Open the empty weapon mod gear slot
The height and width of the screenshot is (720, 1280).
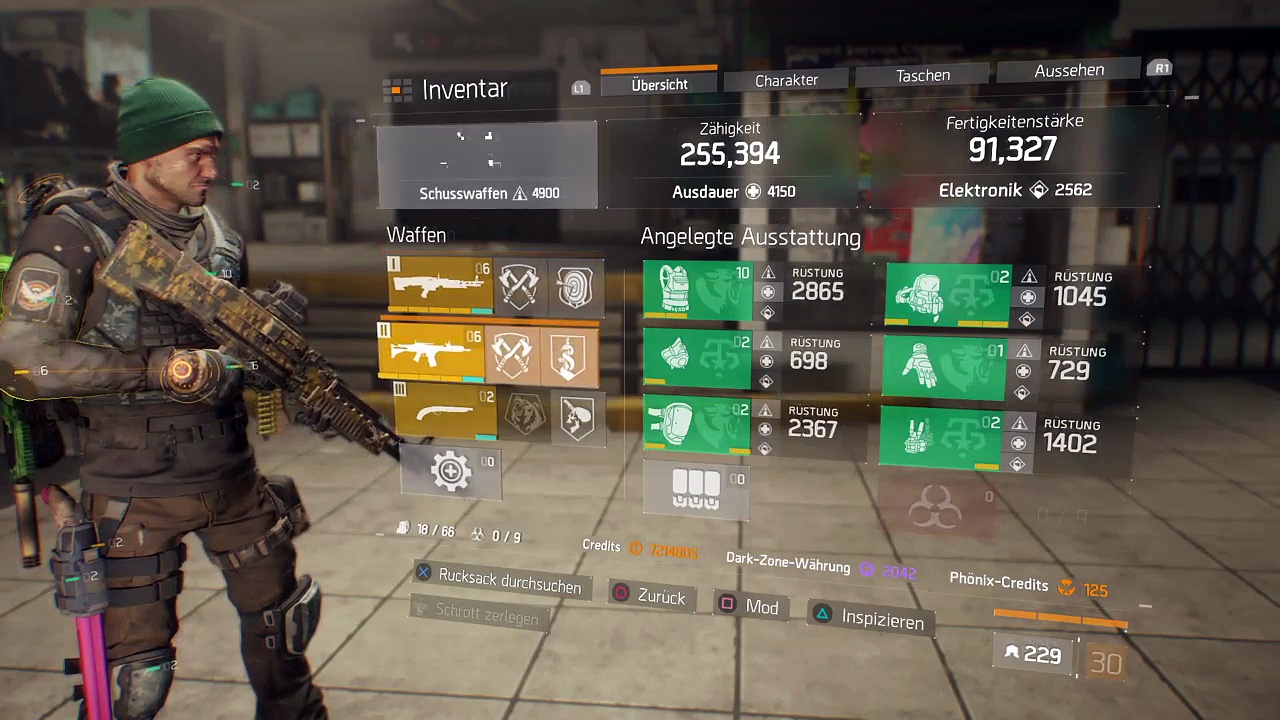tap(451, 471)
